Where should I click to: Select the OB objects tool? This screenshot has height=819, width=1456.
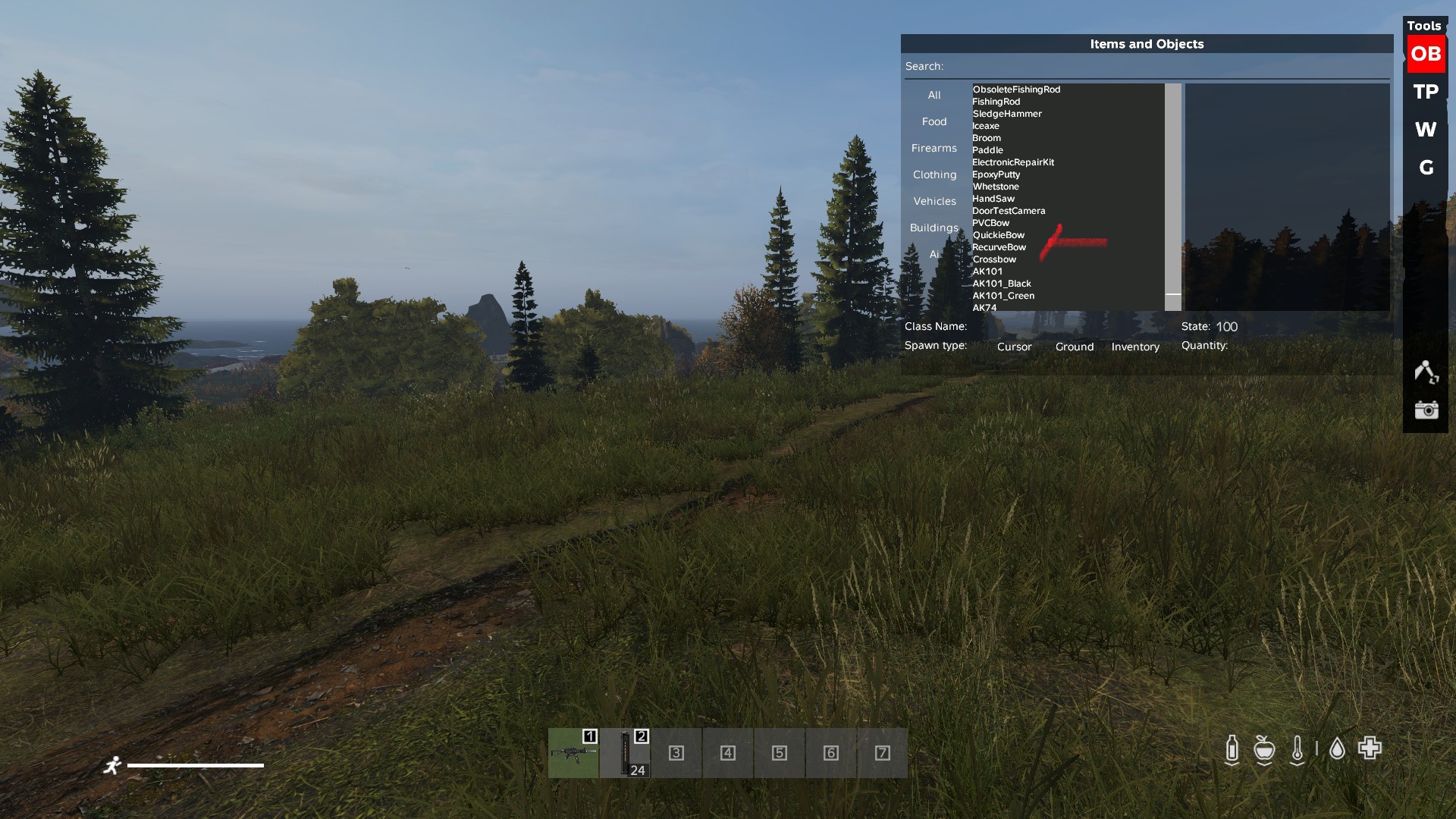tap(1426, 54)
